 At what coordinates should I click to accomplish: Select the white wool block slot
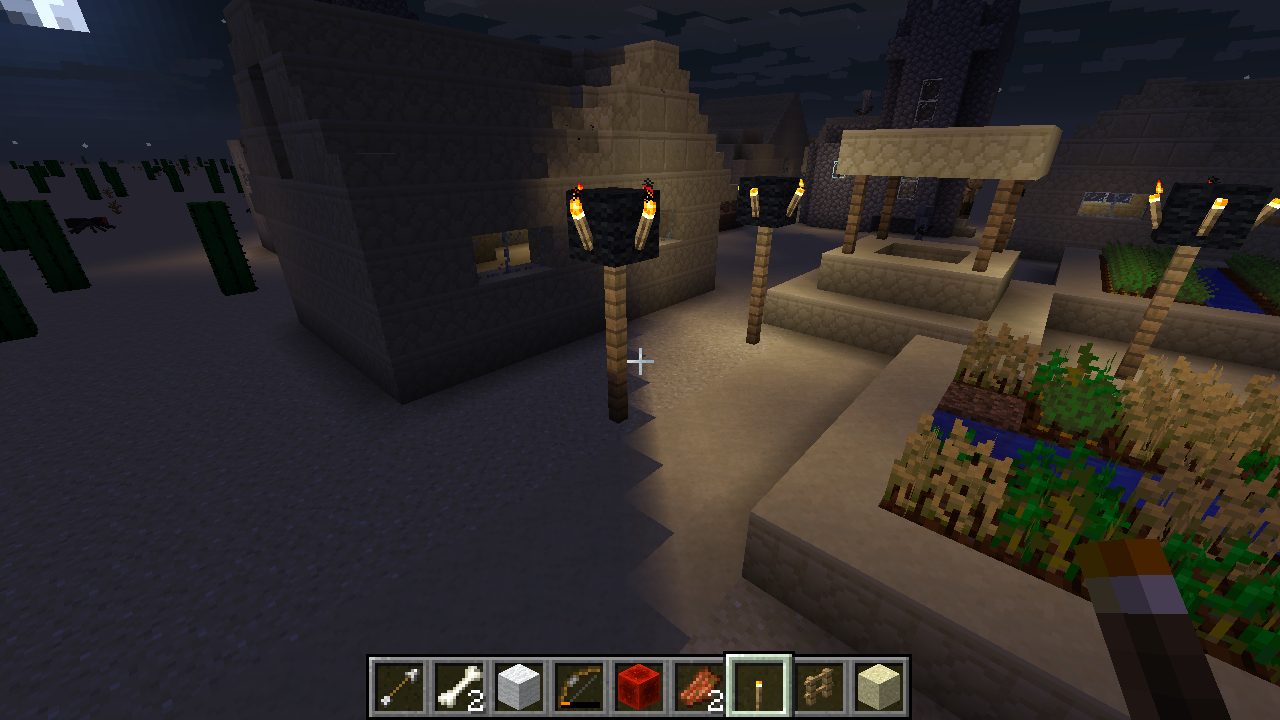click(520, 687)
